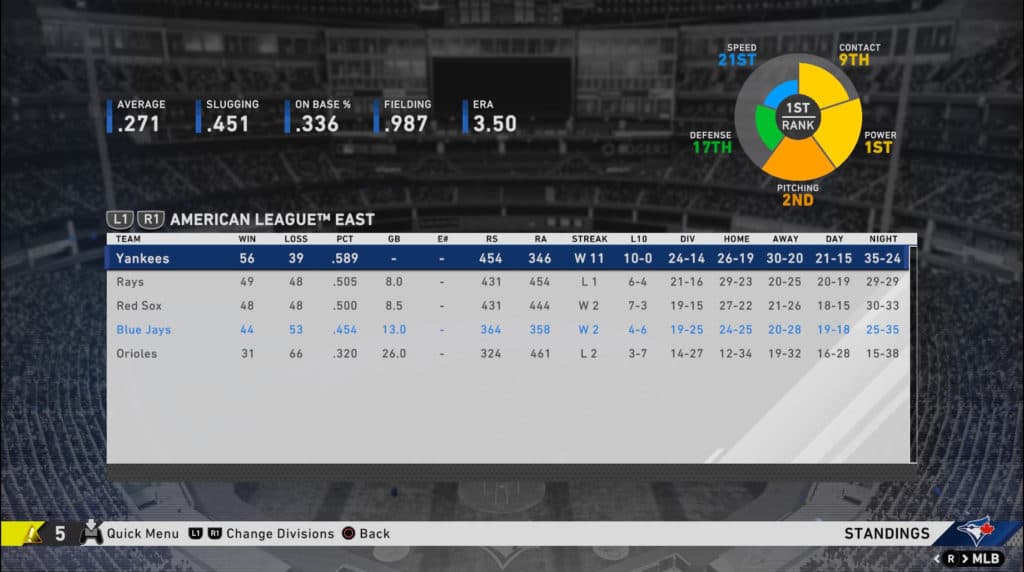Image resolution: width=1024 pixels, height=572 pixels.
Task: Go back using the Back label
Action: 374,534
